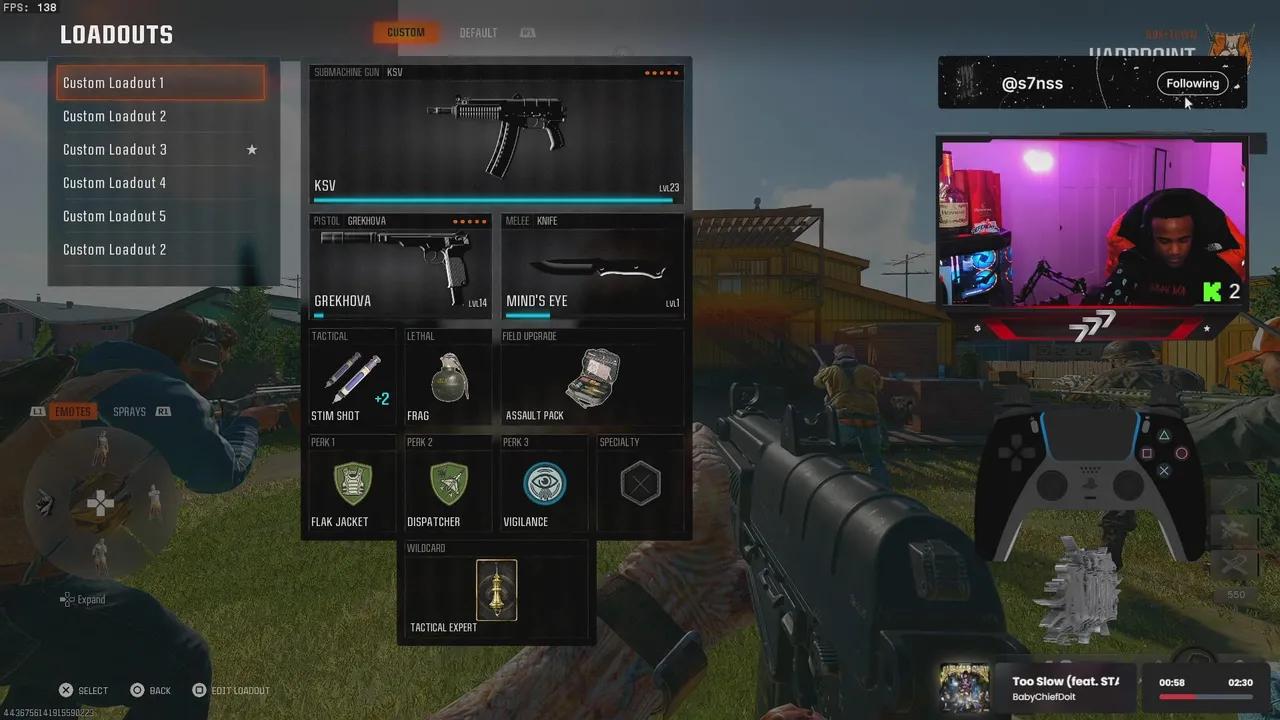Viewport: 1280px width, 720px height.
Task: Click the Following button beside @s7nss
Action: tap(1192, 84)
